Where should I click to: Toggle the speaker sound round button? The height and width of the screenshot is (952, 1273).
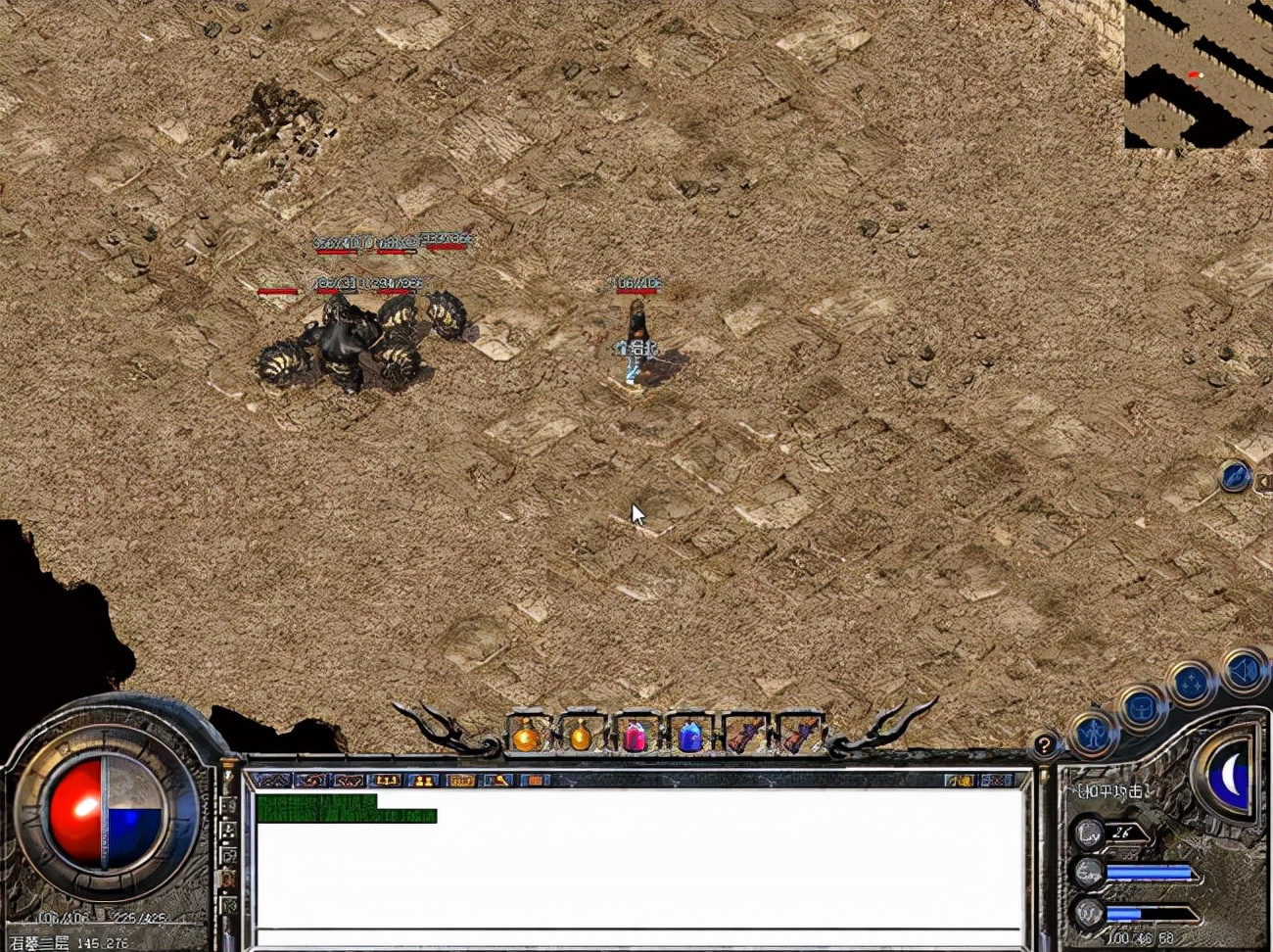1245,672
